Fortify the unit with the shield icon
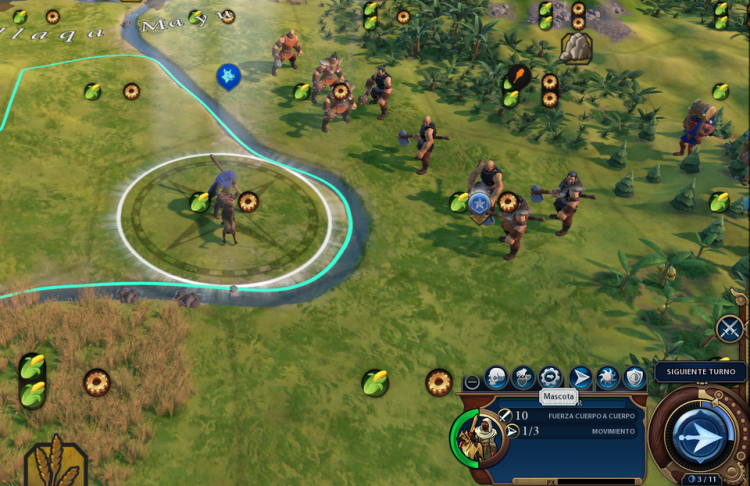This screenshot has height=486, width=750. pos(634,378)
